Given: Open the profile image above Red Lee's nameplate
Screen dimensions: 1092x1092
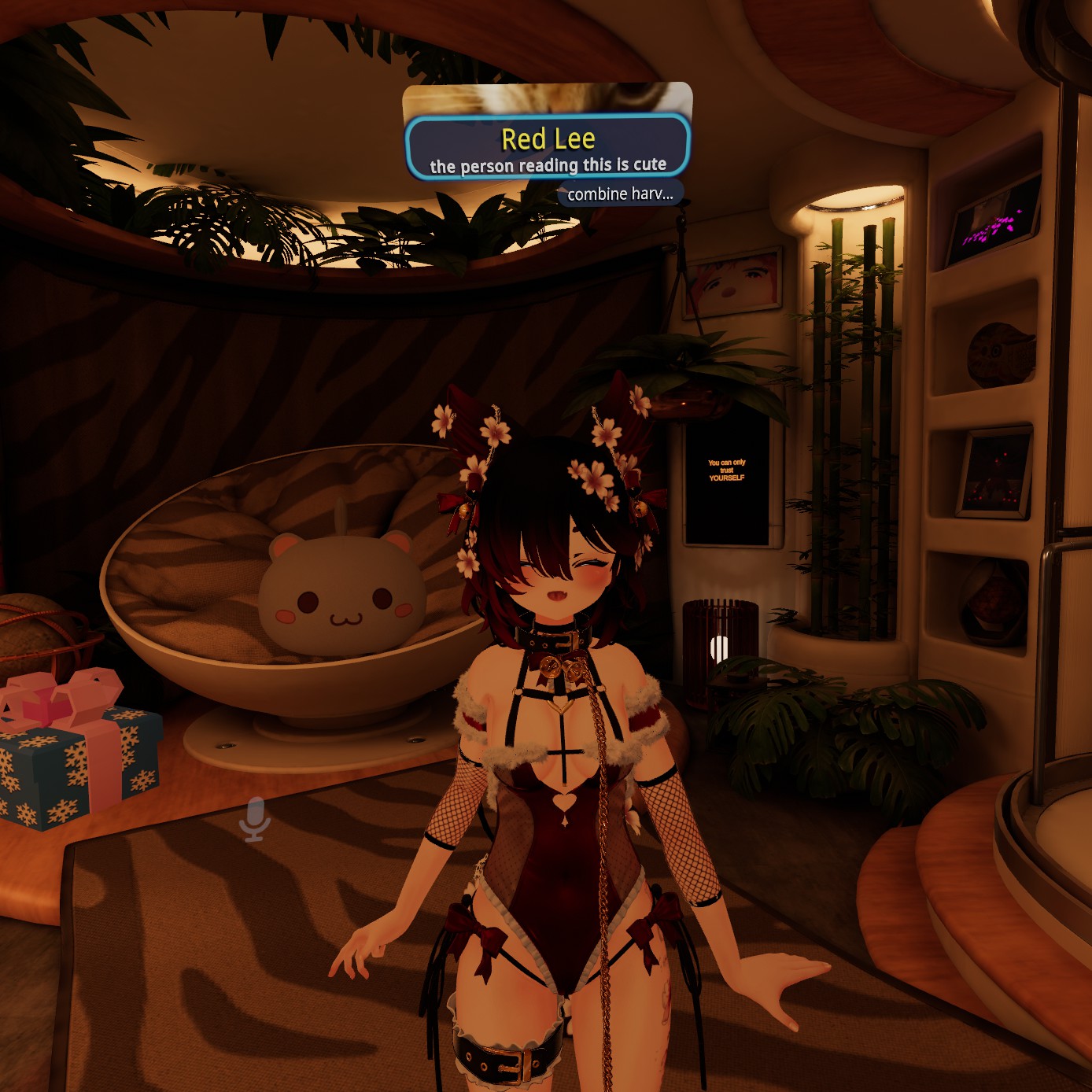Looking at the screenshot, I should (x=548, y=99).
